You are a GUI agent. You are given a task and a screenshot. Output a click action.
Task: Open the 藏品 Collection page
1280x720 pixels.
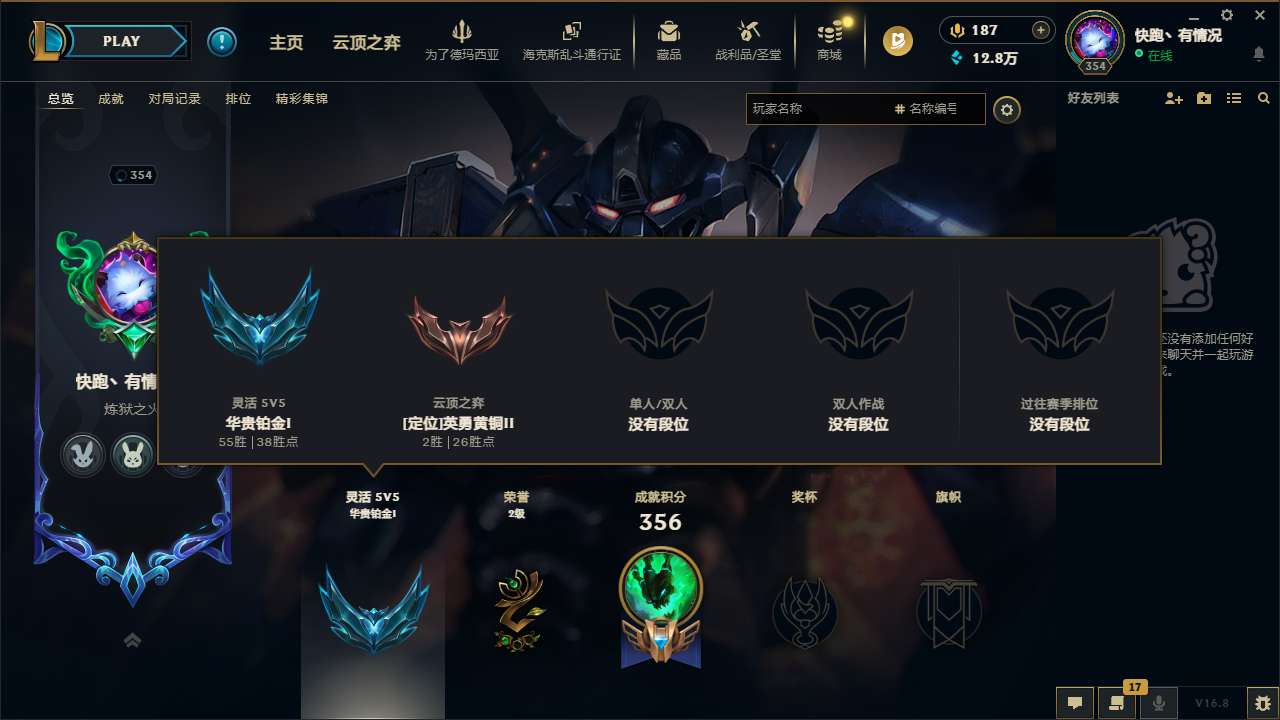668,40
